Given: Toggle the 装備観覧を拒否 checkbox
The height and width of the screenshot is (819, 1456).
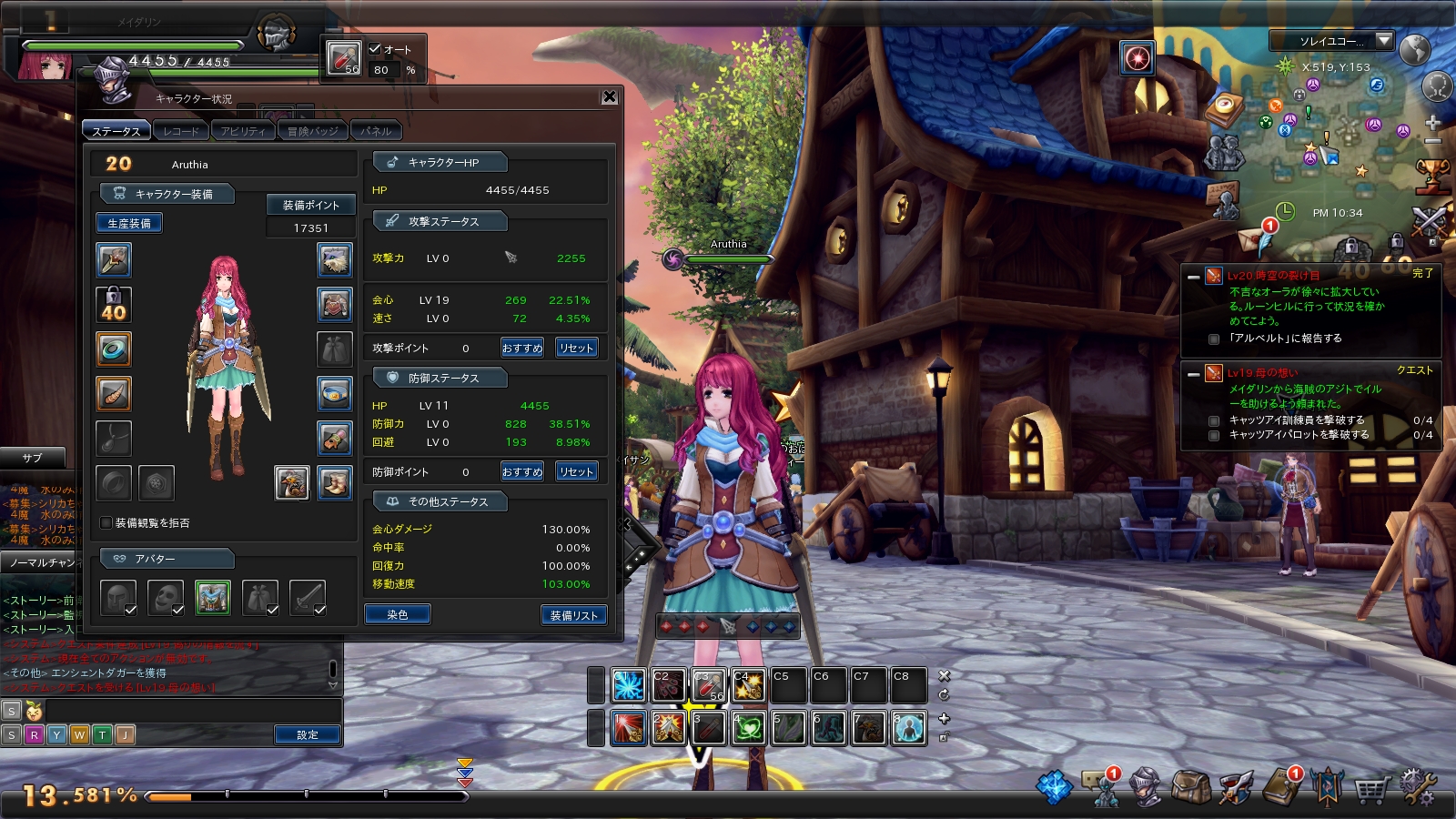Looking at the screenshot, I should [106, 523].
